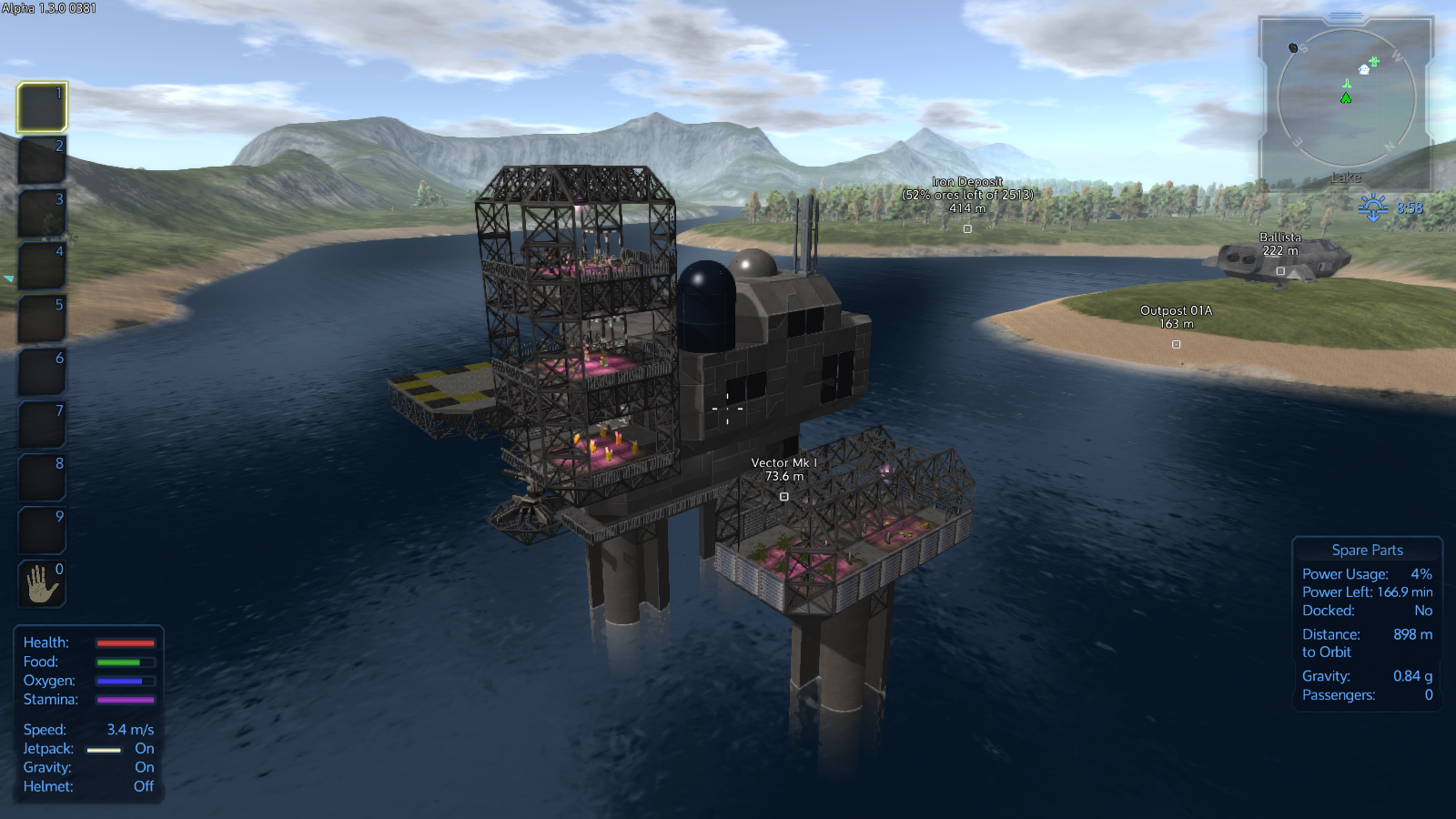The width and height of the screenshot is (1456, 819).
Task: Enable the Helmet from the status panel
Action: (x=144, y=786)
